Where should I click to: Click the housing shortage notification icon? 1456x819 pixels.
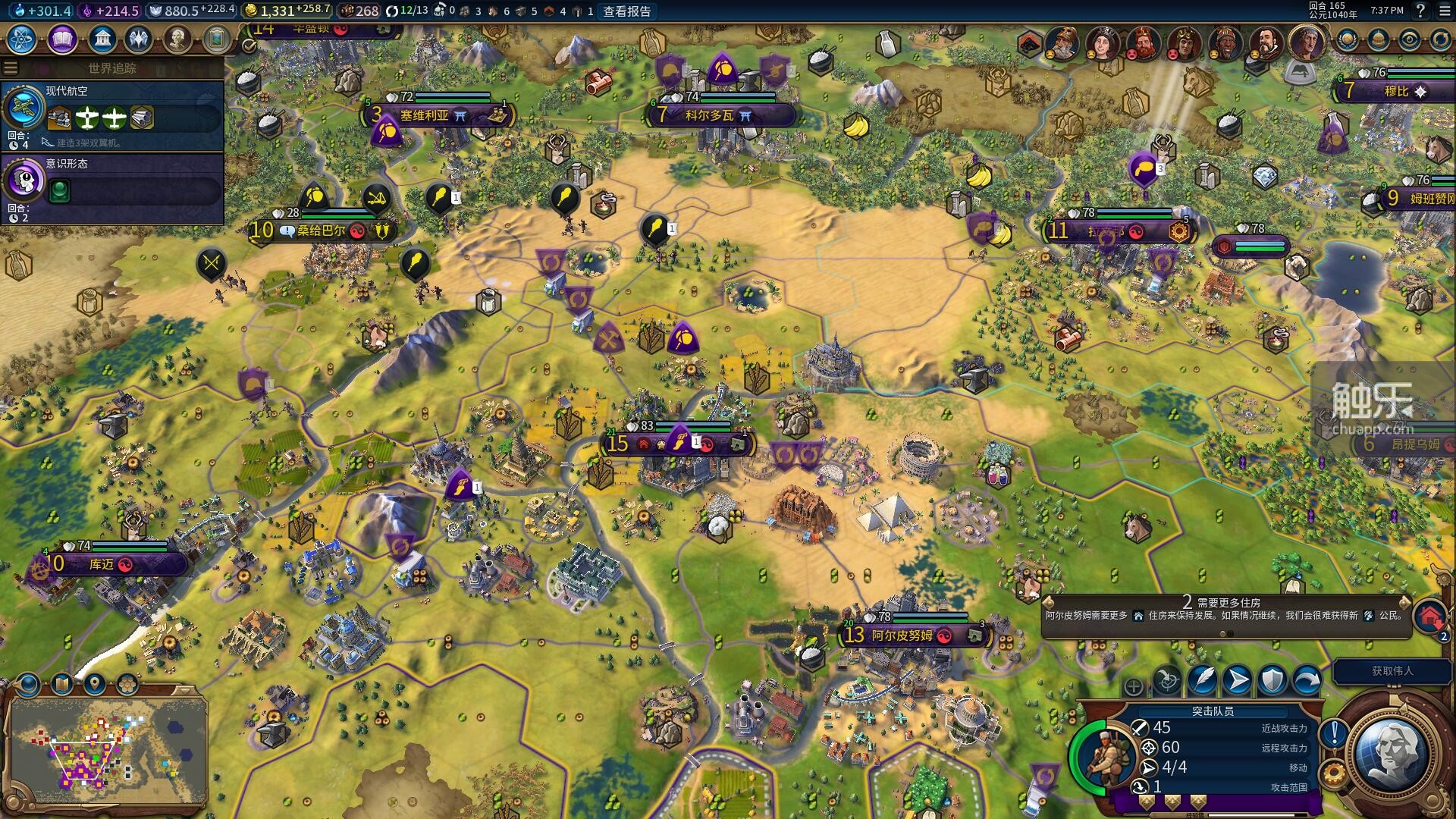click(1429, 616)
